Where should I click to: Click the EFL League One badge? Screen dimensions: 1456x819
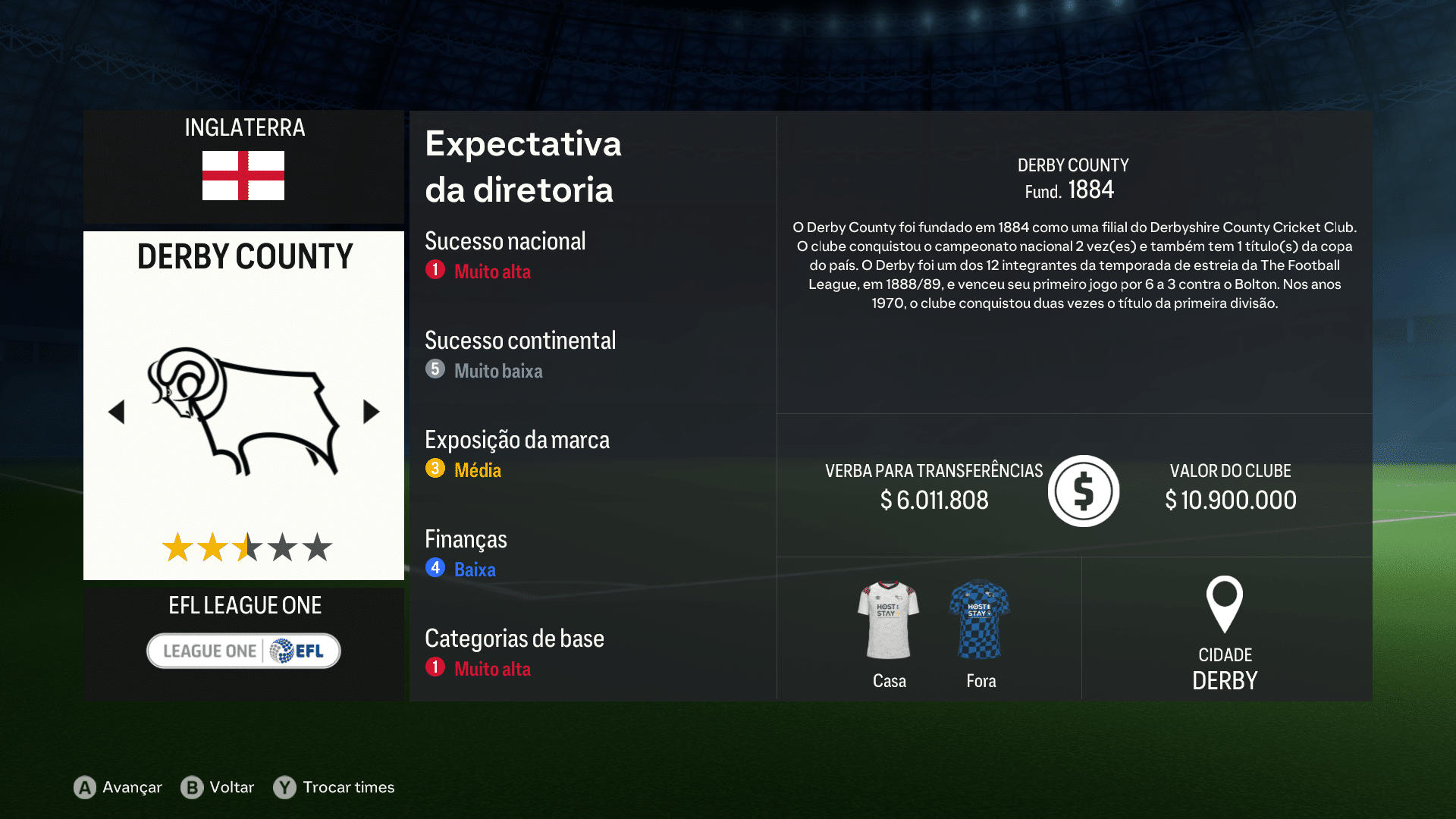243,651
